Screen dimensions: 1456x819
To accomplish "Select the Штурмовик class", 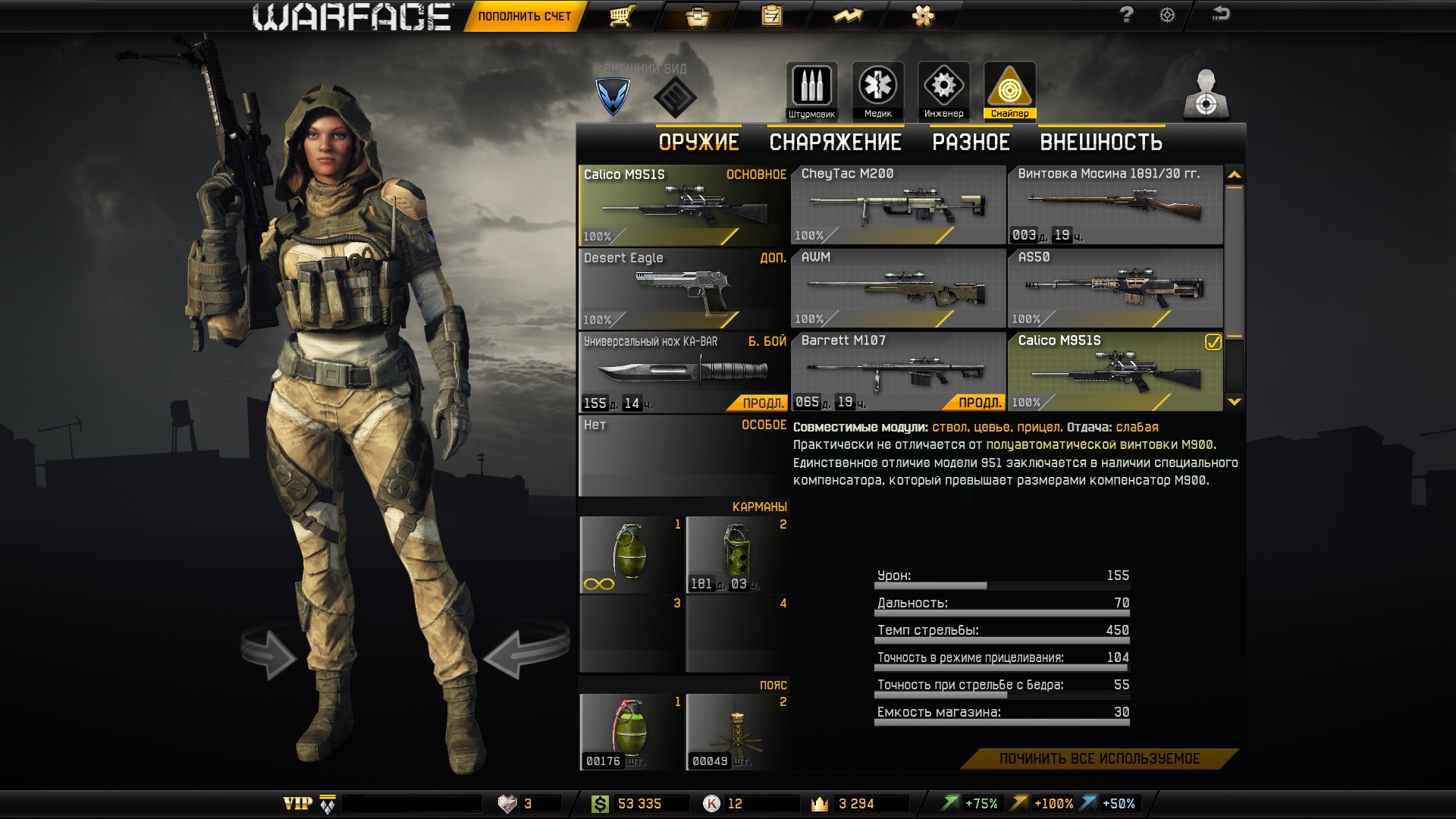I will pyautogui.click(x=811, y=91).
